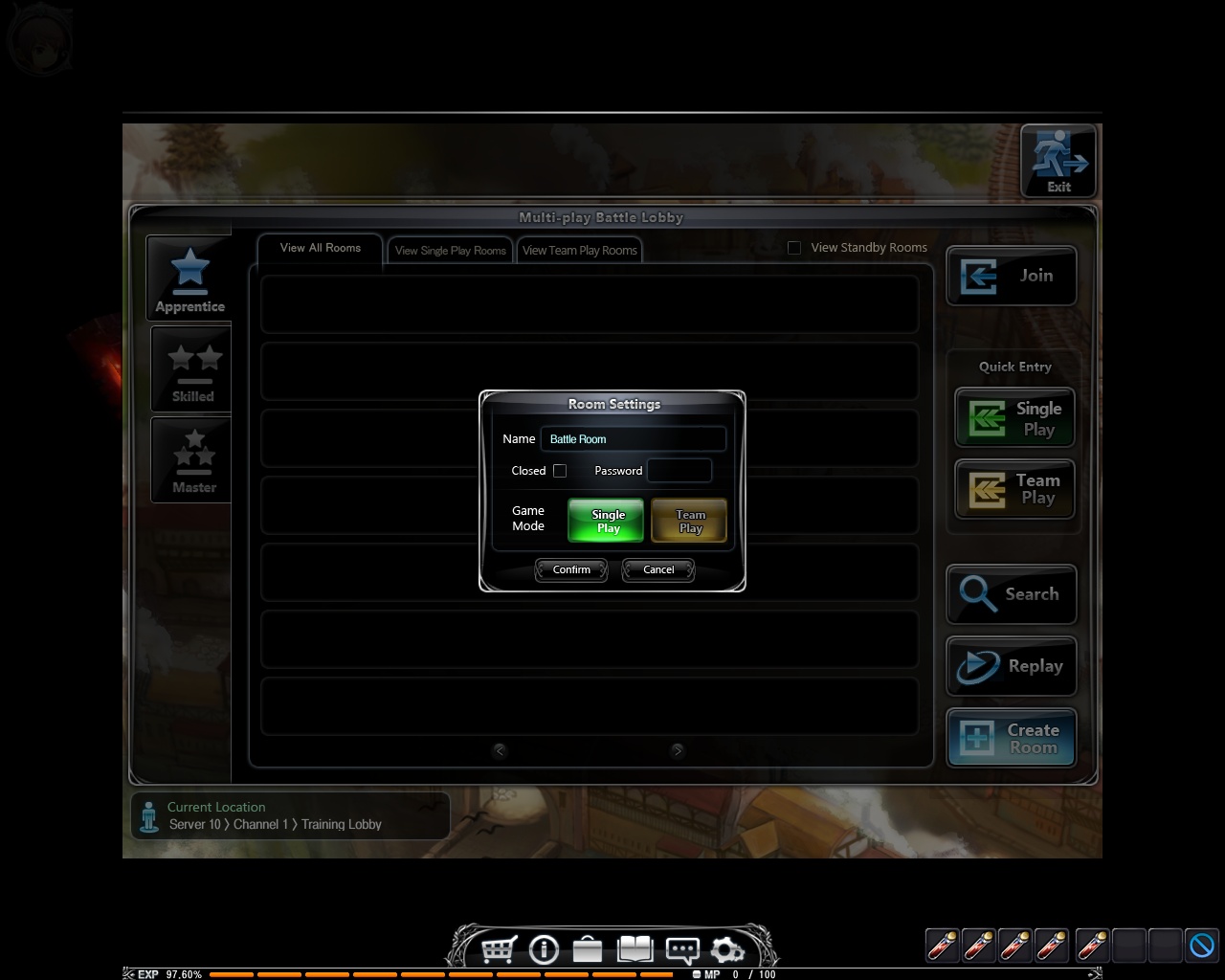
Task: Open the Replay viewer
Action: [1012, 666]
